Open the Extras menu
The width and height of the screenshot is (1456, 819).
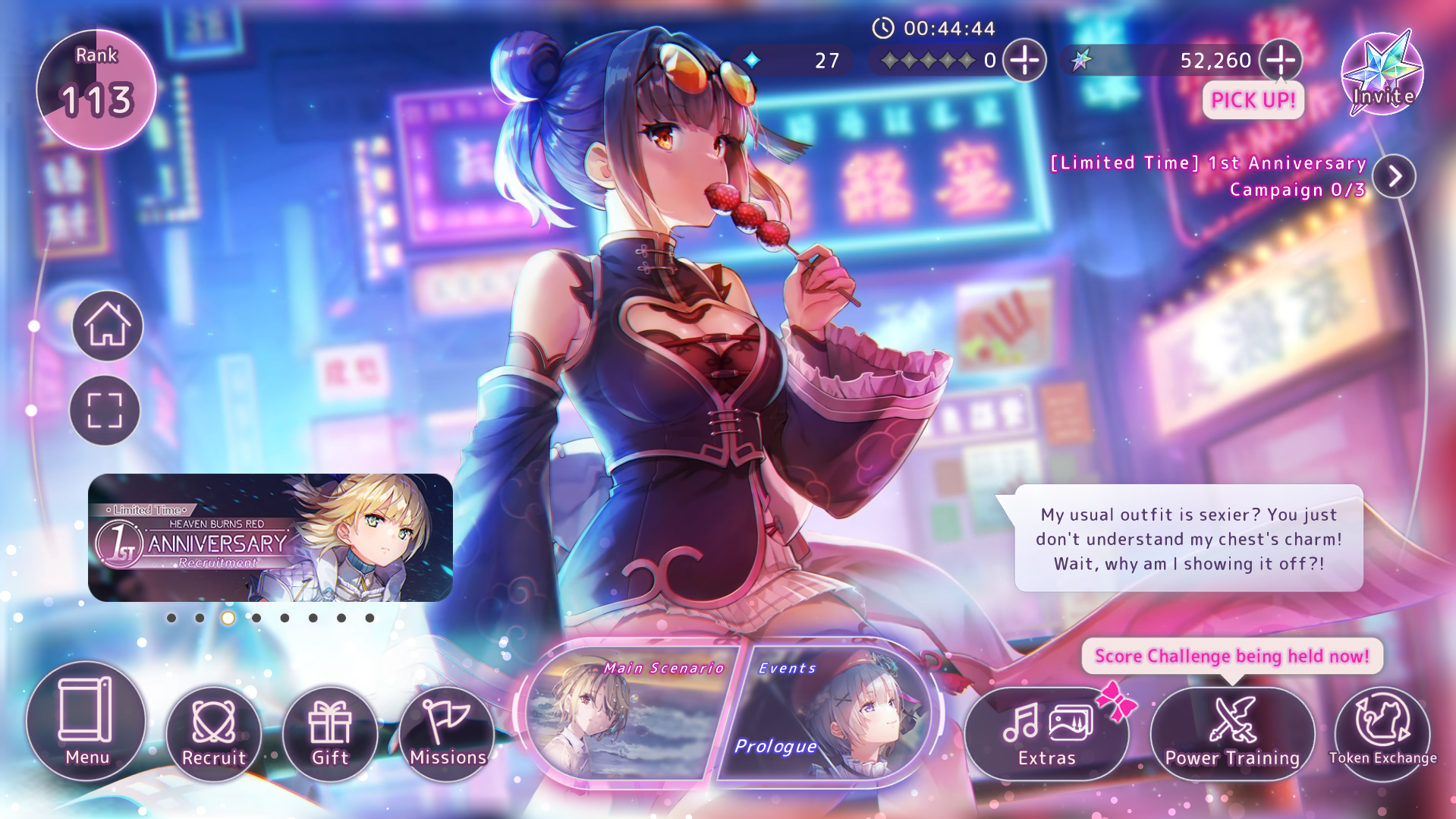click(x=1046, y=733)
